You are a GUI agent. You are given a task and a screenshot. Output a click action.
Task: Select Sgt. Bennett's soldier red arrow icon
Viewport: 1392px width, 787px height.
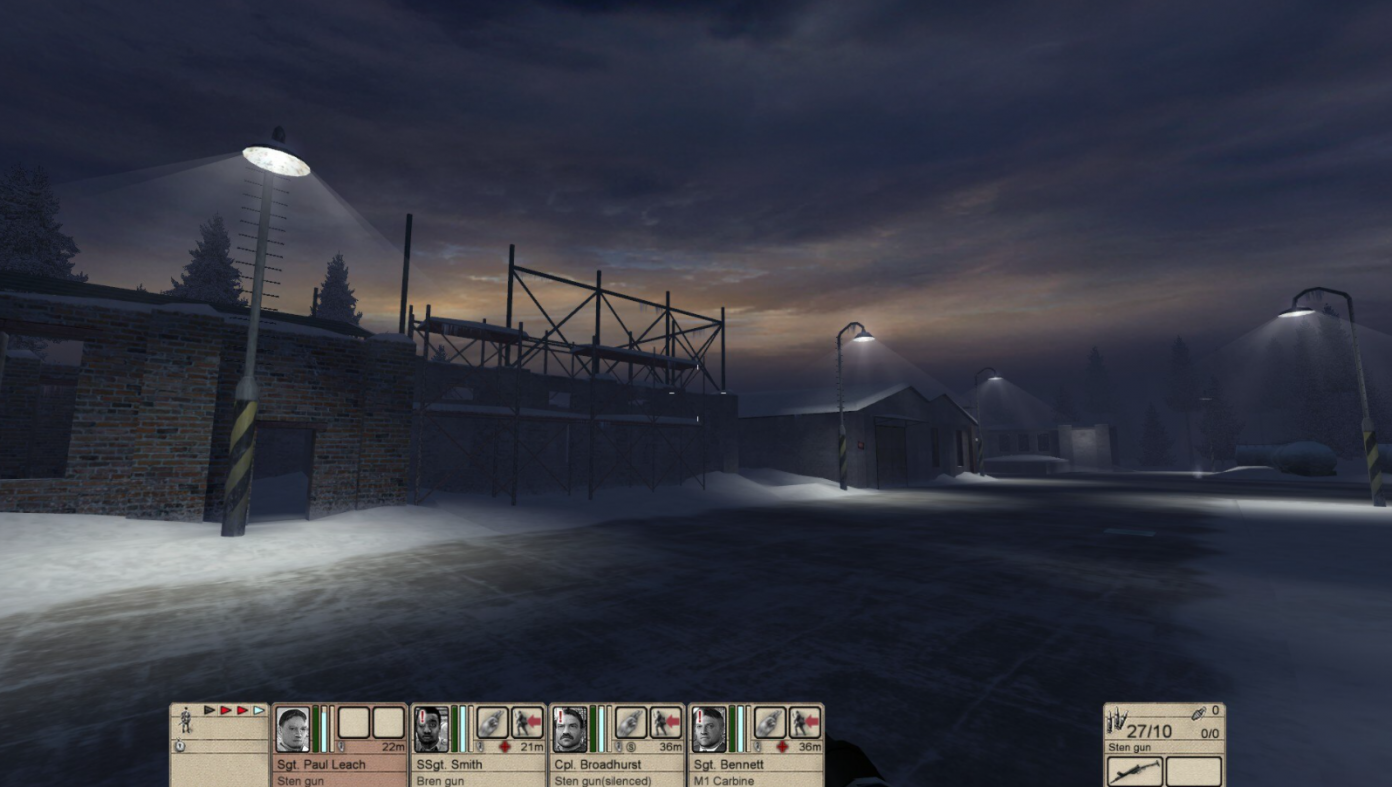point(804,722)
